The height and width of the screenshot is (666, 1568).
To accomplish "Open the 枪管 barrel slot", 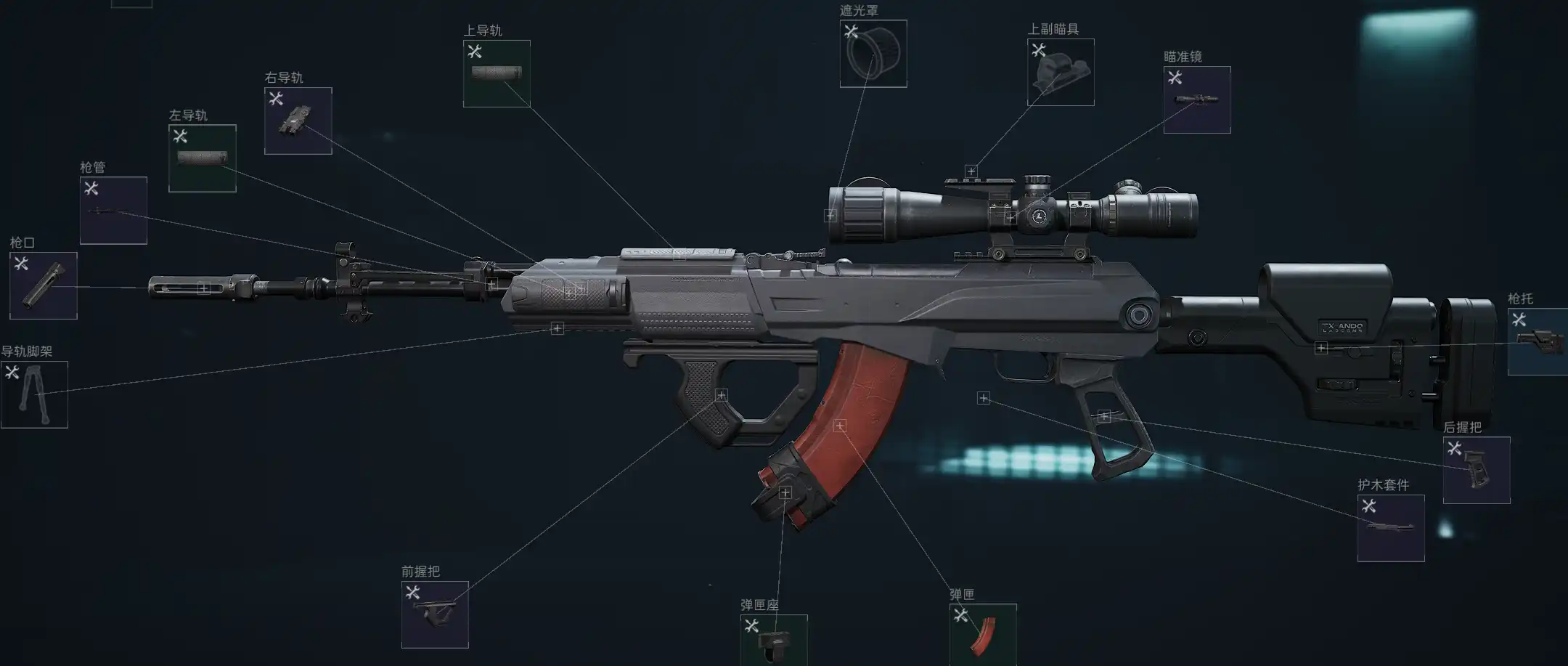I will (113, 211).
